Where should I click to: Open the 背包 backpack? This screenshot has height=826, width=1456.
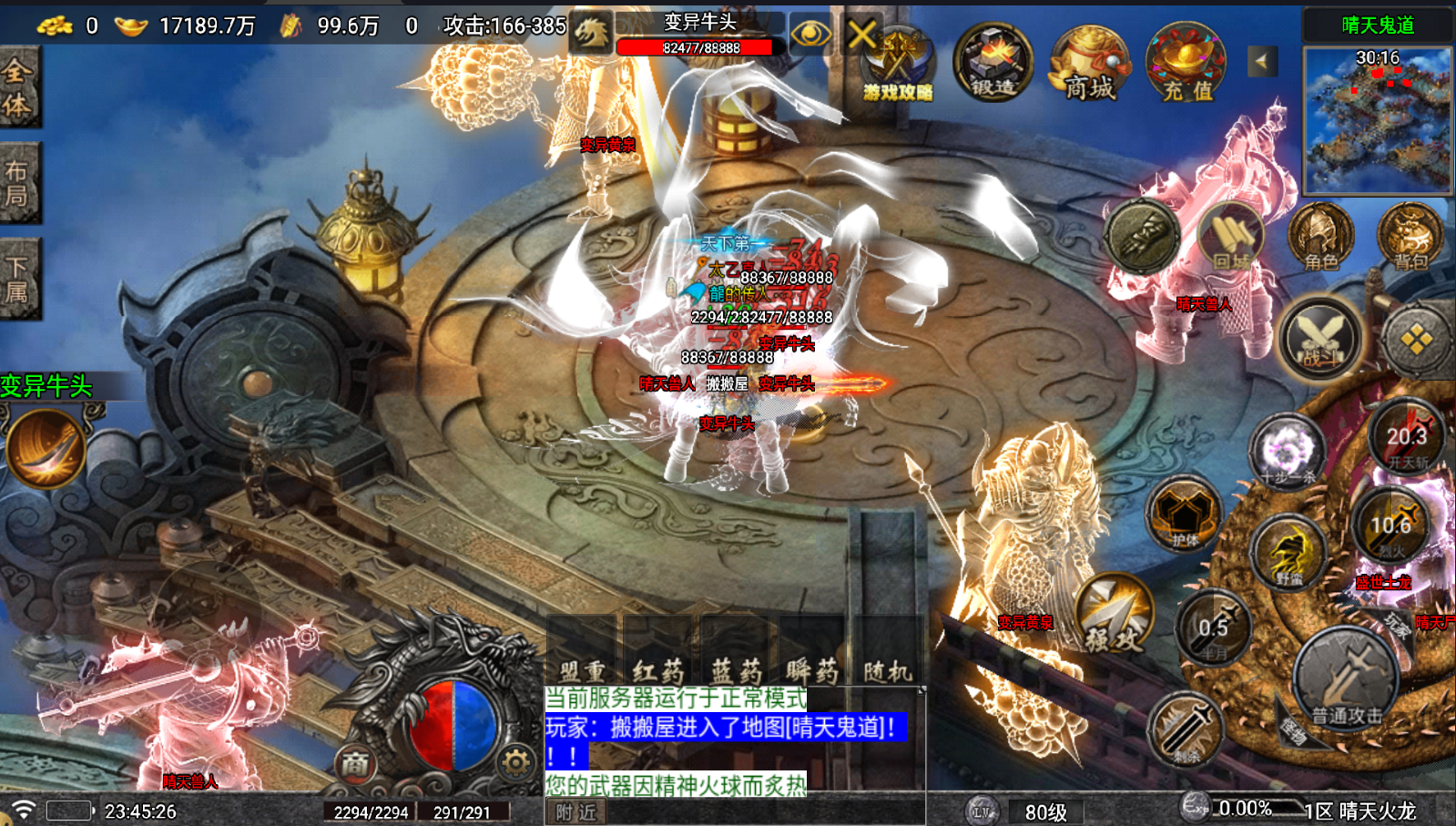[x=1410, y=237]
